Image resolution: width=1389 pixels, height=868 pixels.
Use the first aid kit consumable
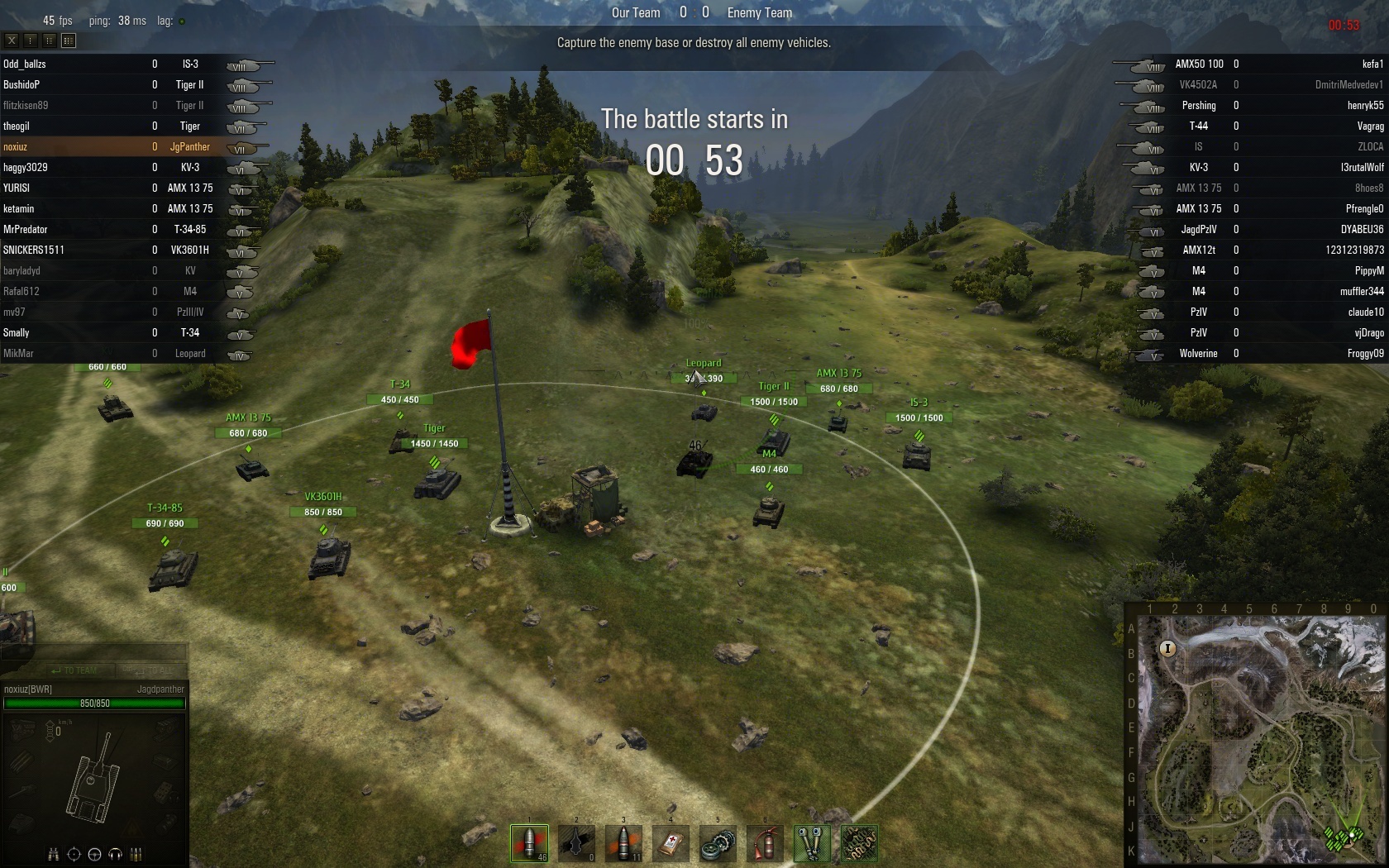[x=671, y=843]
